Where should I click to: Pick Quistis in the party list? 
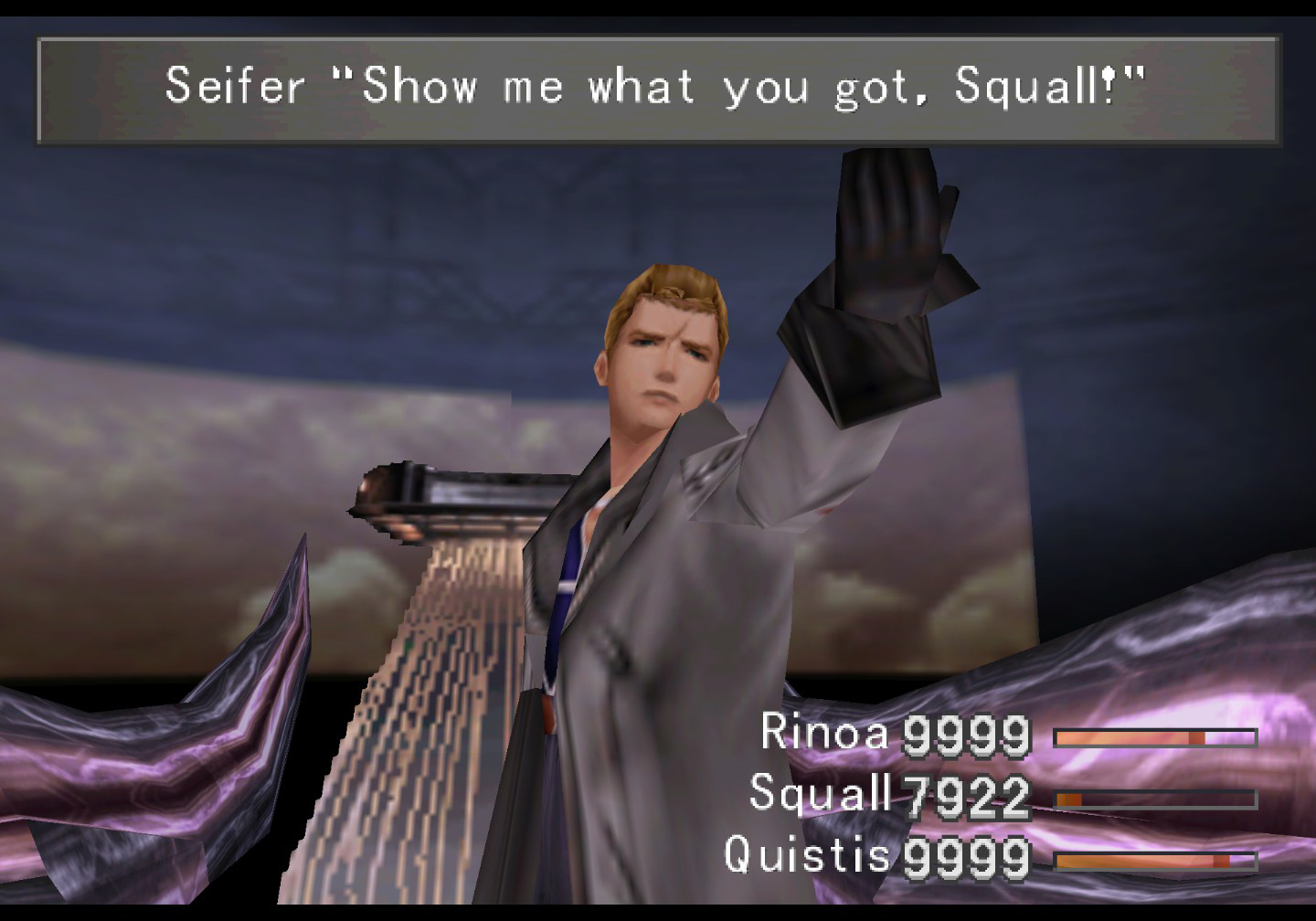807,855
